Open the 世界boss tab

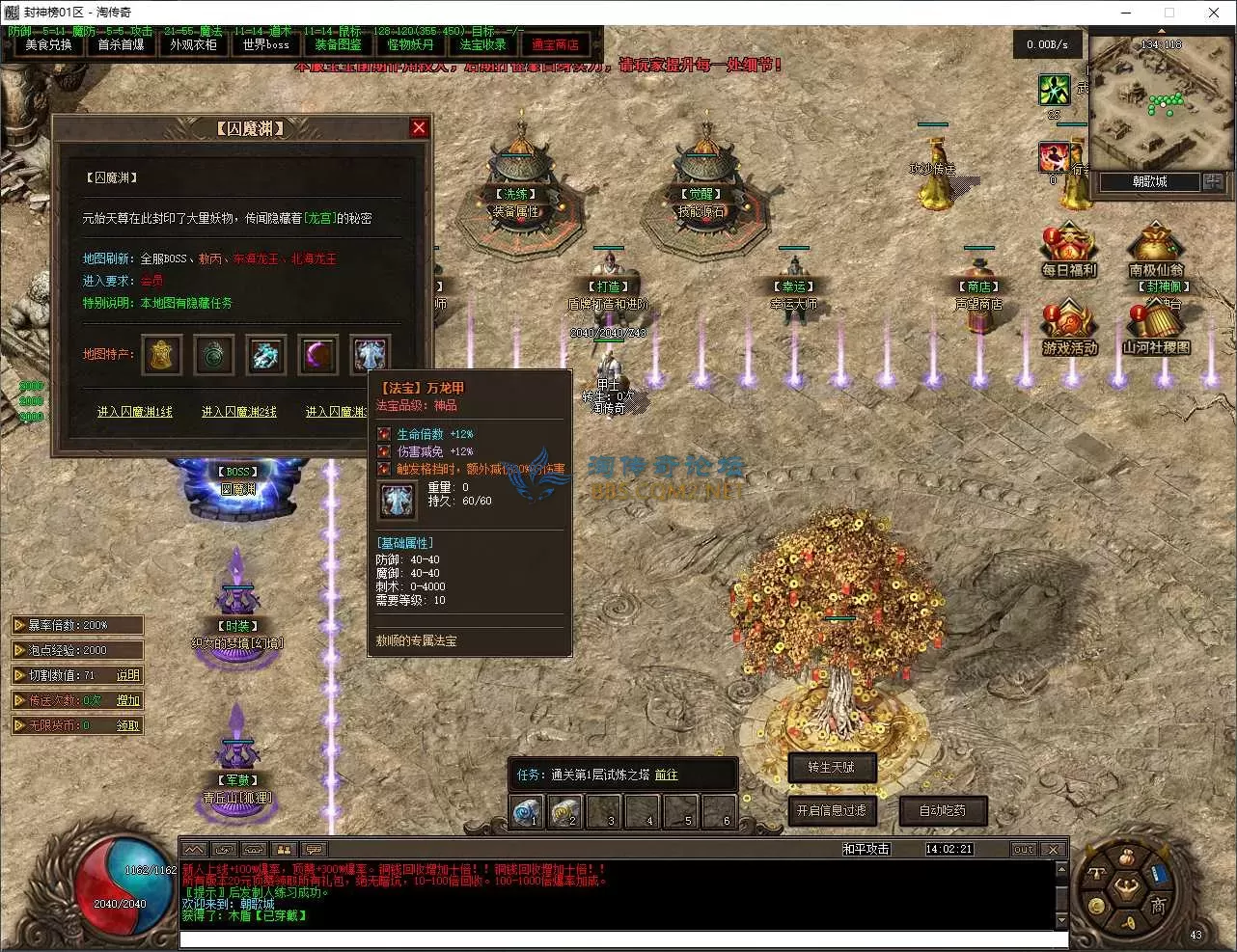pyautogui.click(x=264, y=44)
